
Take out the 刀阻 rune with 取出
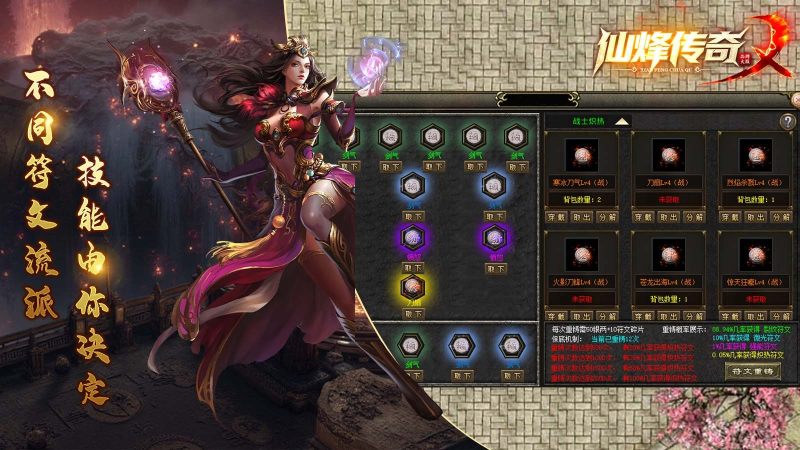click(669, 215)
